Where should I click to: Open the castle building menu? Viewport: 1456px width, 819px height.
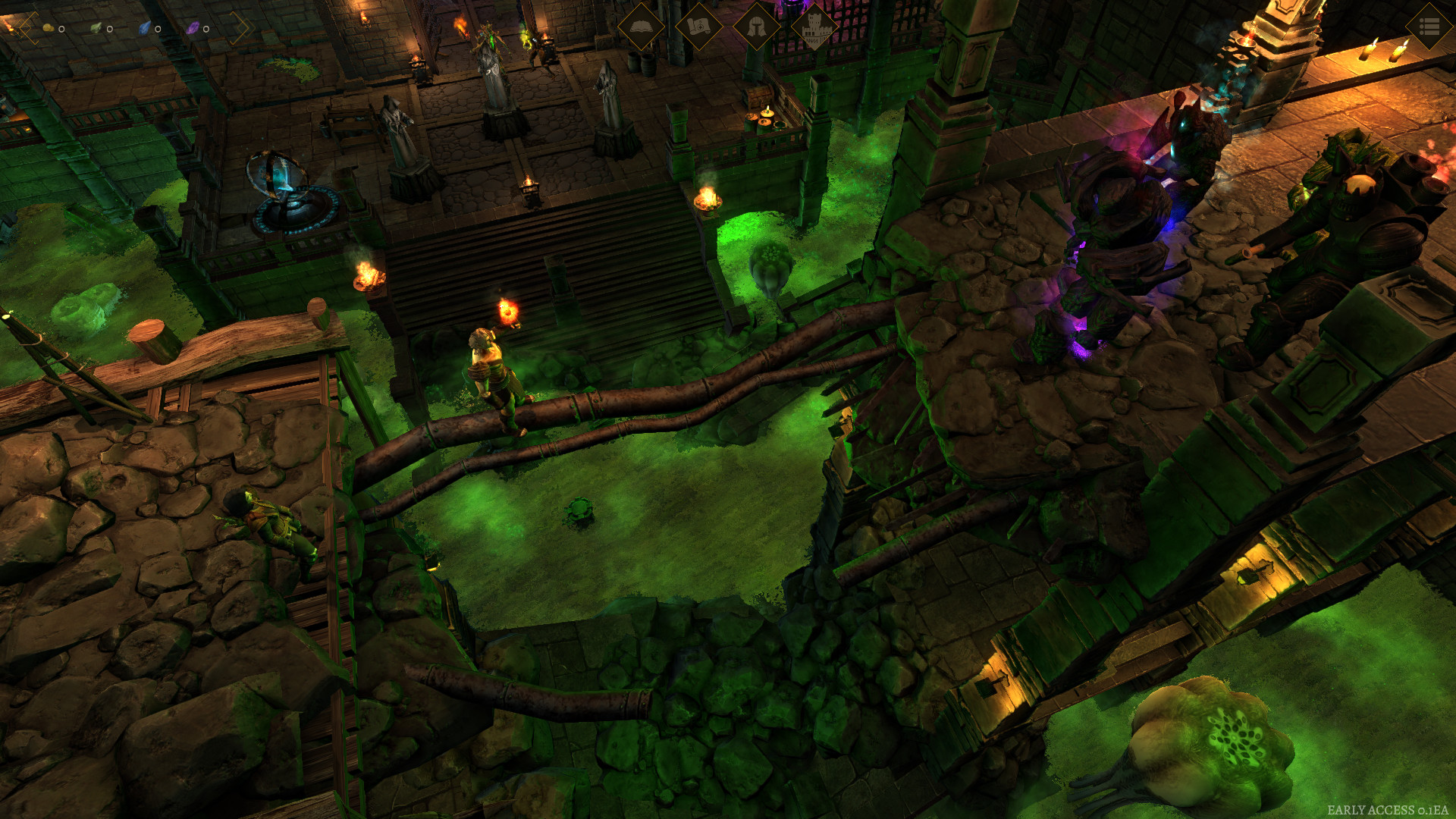click(x=815, y=26)
